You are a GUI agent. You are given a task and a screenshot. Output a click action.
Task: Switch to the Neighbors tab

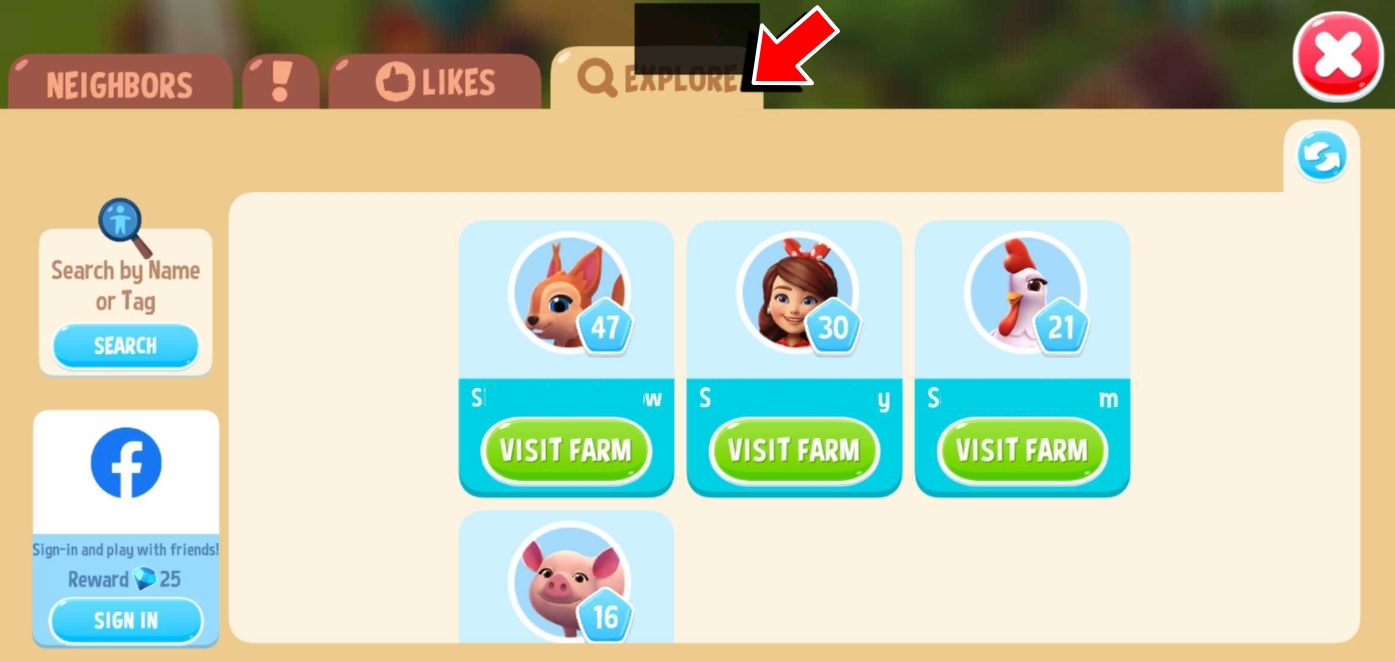119,84
